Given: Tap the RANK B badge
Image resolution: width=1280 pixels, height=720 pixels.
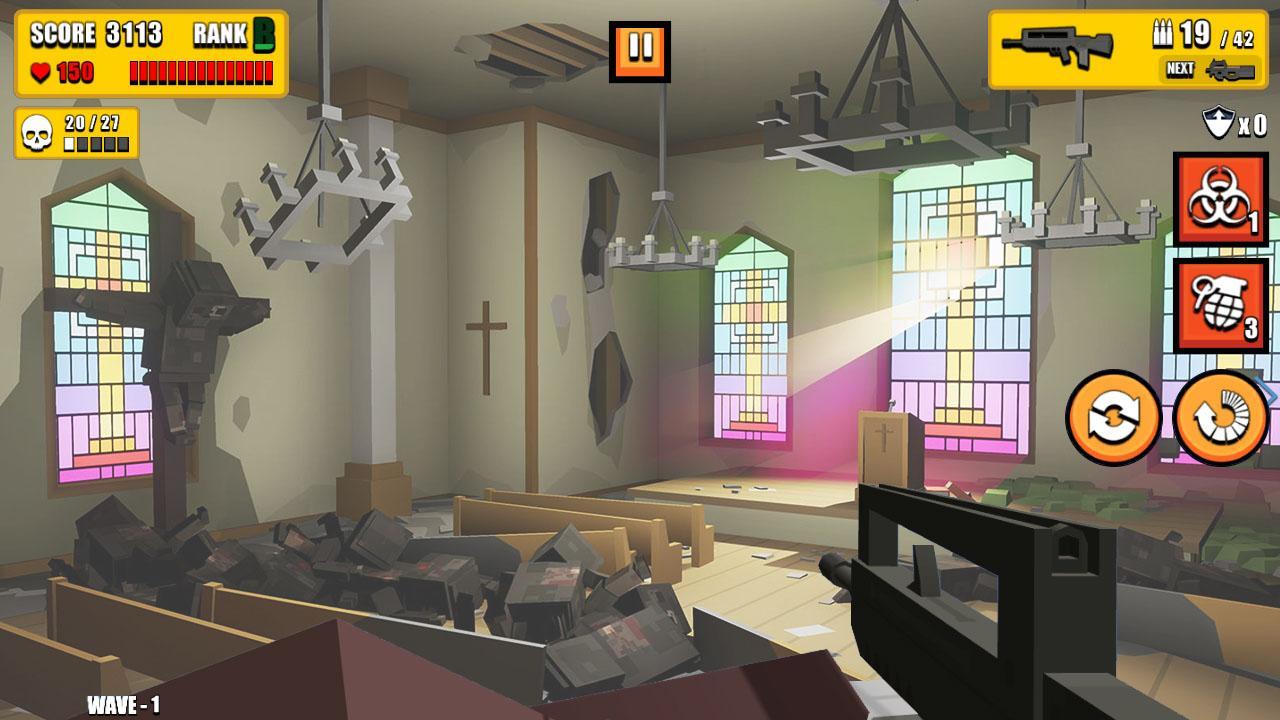Looking at the screenshot, I should click(x=233, y=31).
